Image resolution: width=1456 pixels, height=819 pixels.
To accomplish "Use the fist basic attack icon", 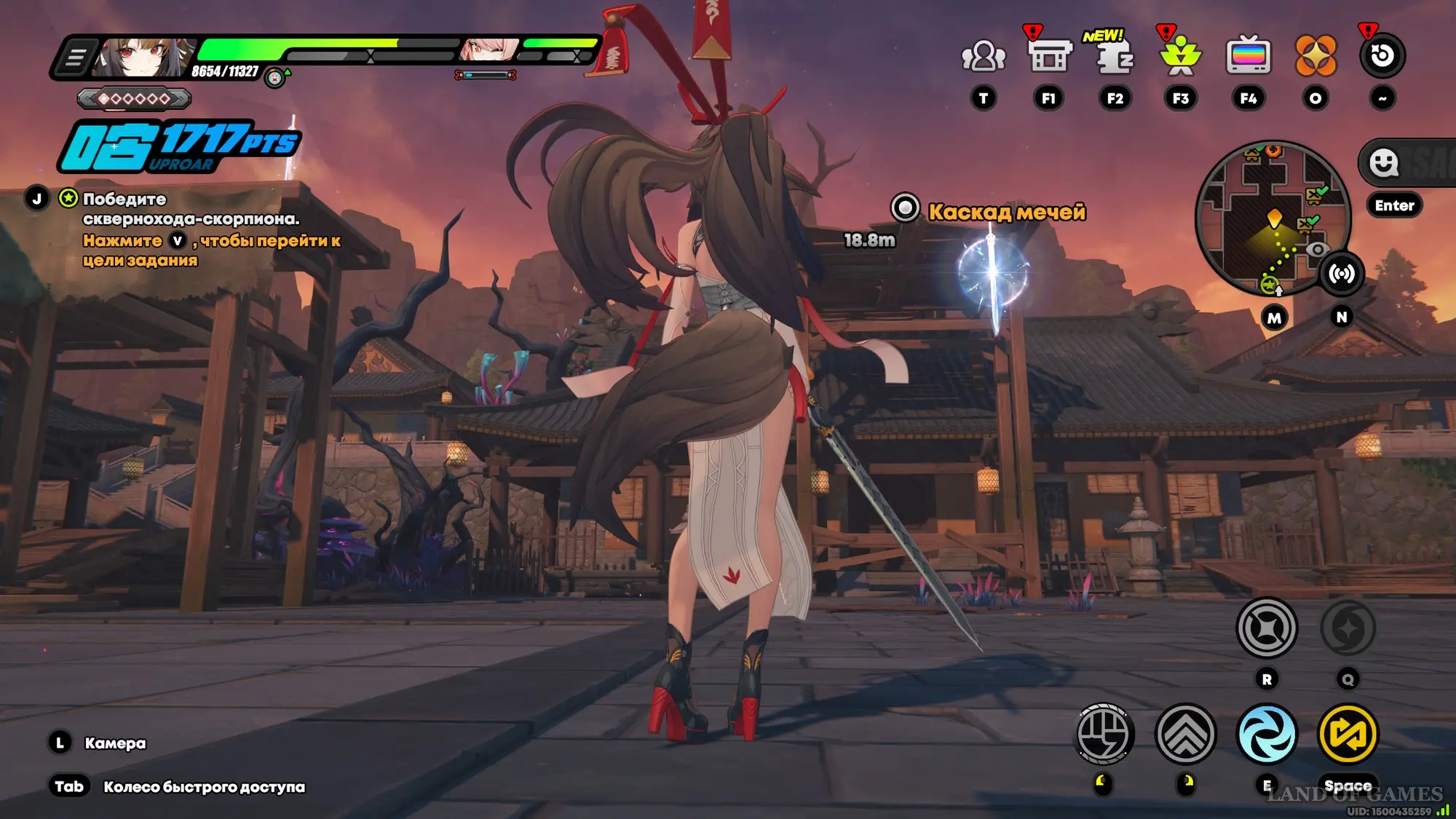I will (x=1104, y=735).
